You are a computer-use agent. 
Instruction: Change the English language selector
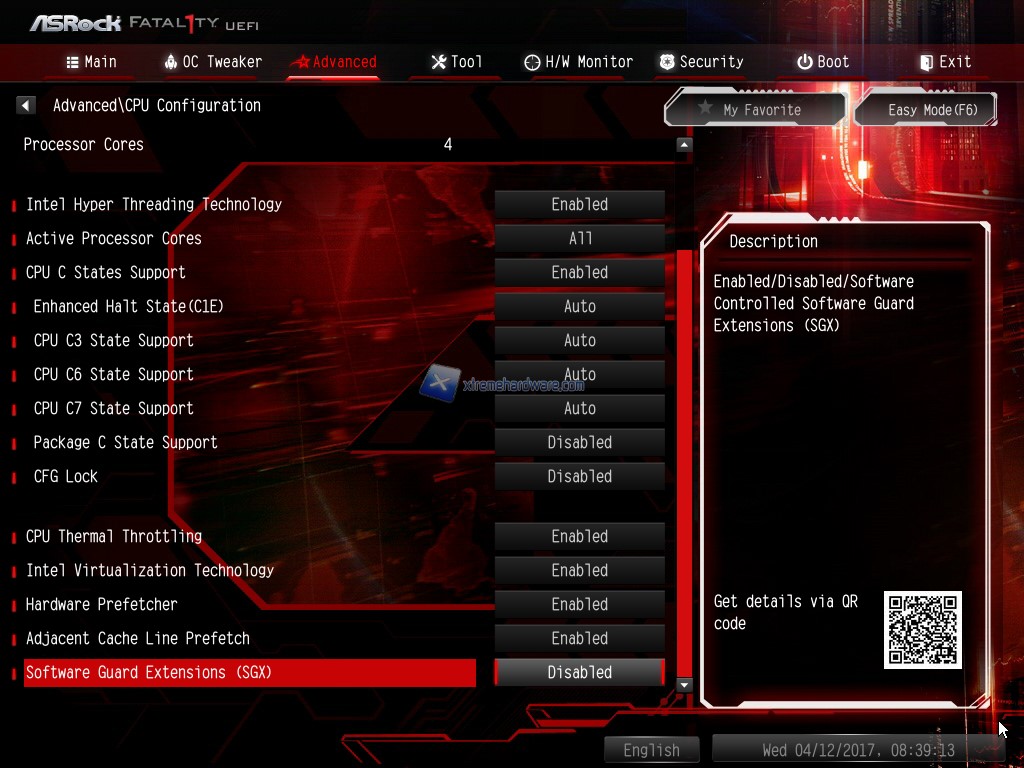(x=652, y=750)
